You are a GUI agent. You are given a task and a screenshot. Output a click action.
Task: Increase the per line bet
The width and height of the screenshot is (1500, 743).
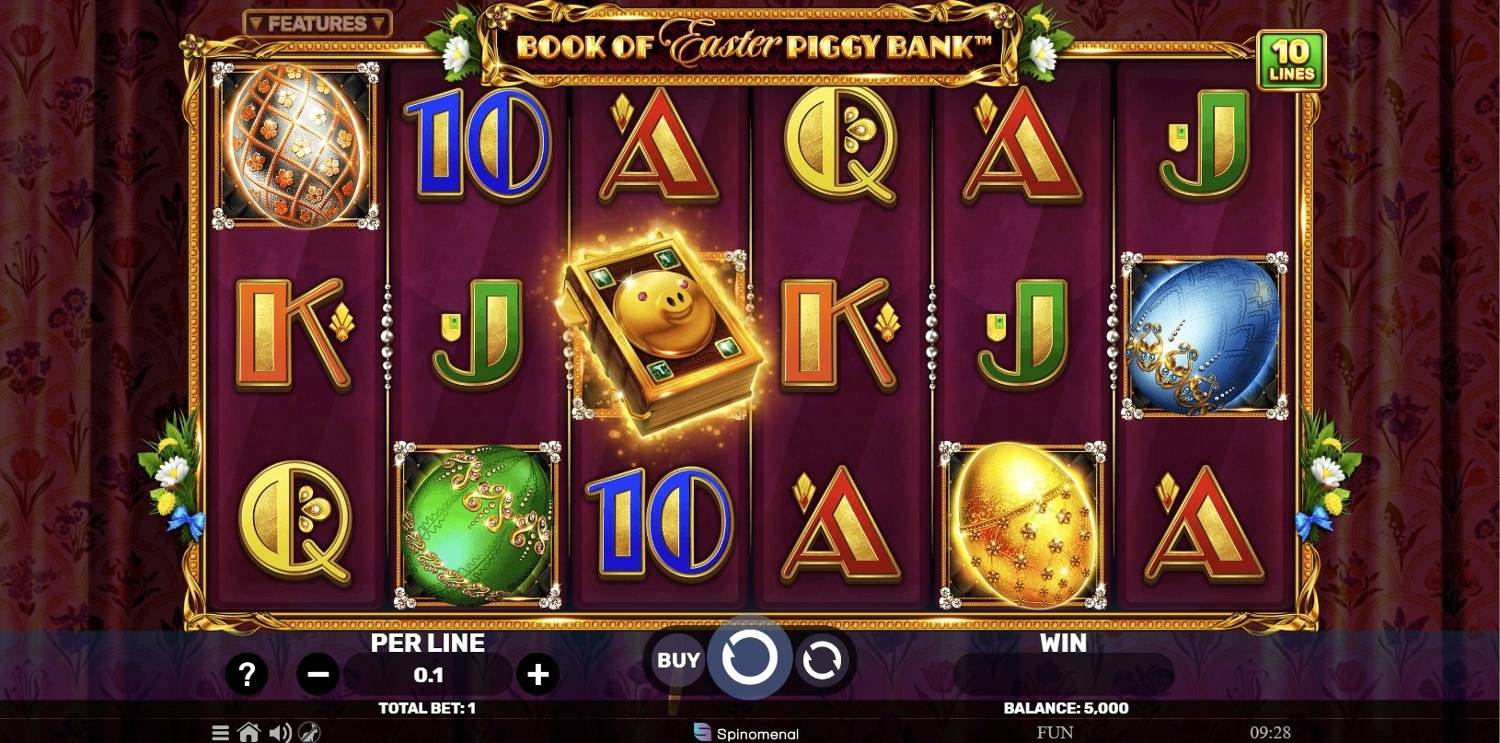point(538,675)
